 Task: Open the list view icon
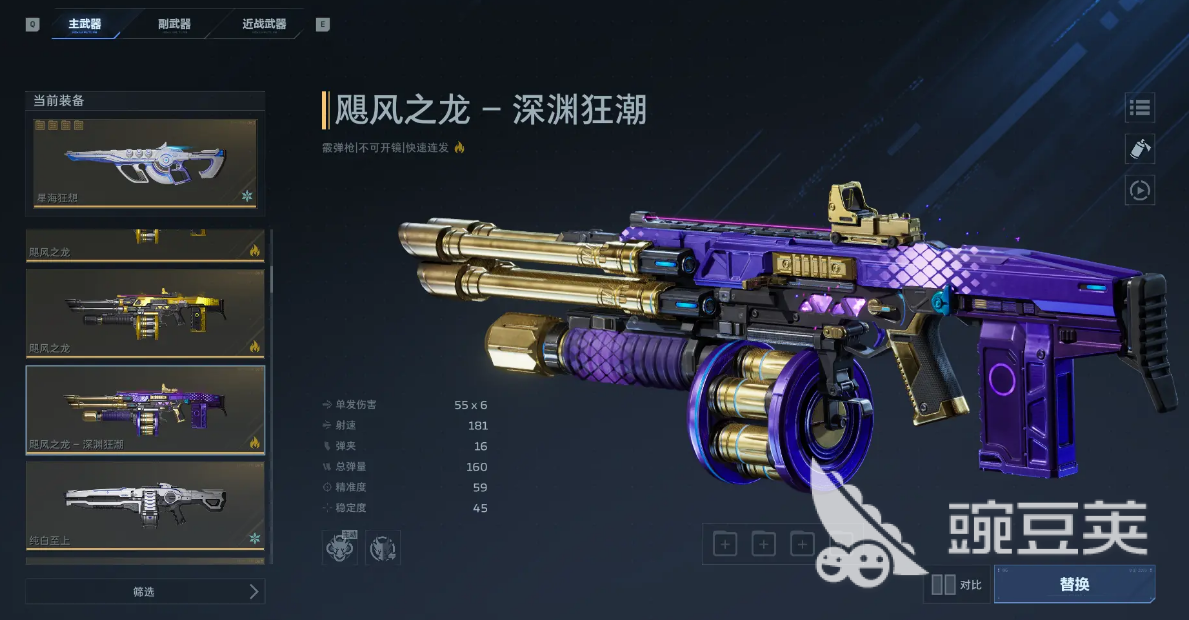click(1140, 108)
